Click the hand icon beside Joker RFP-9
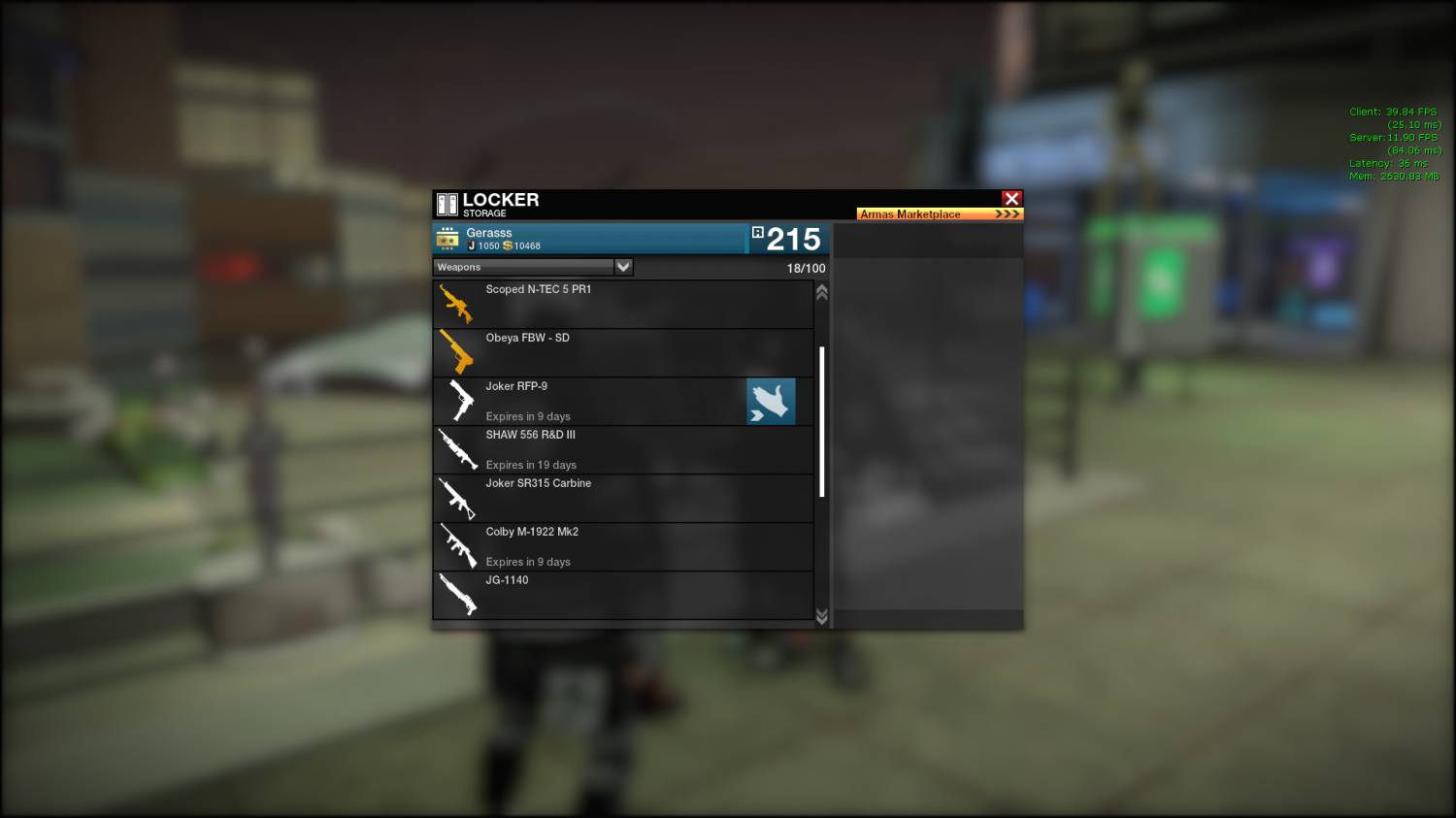This screenshot has width=1456, height=818. (771, 402)
